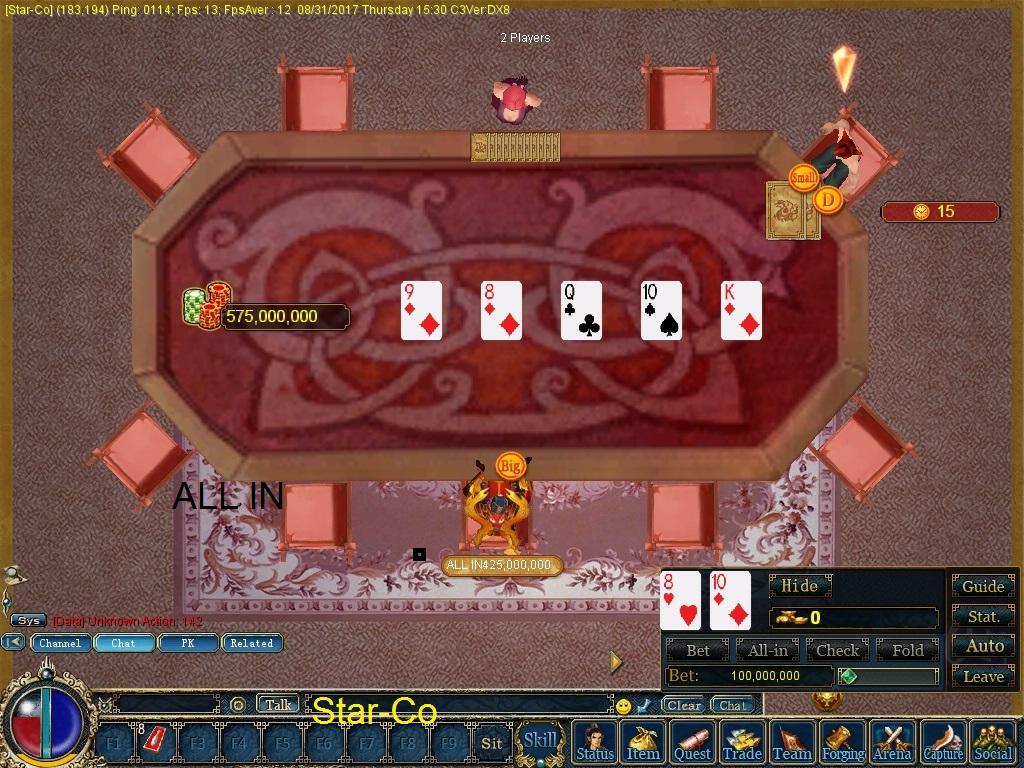Go All-in on this hand
Viewport: 1024px width, 768px height.
[x=767, y=650]
